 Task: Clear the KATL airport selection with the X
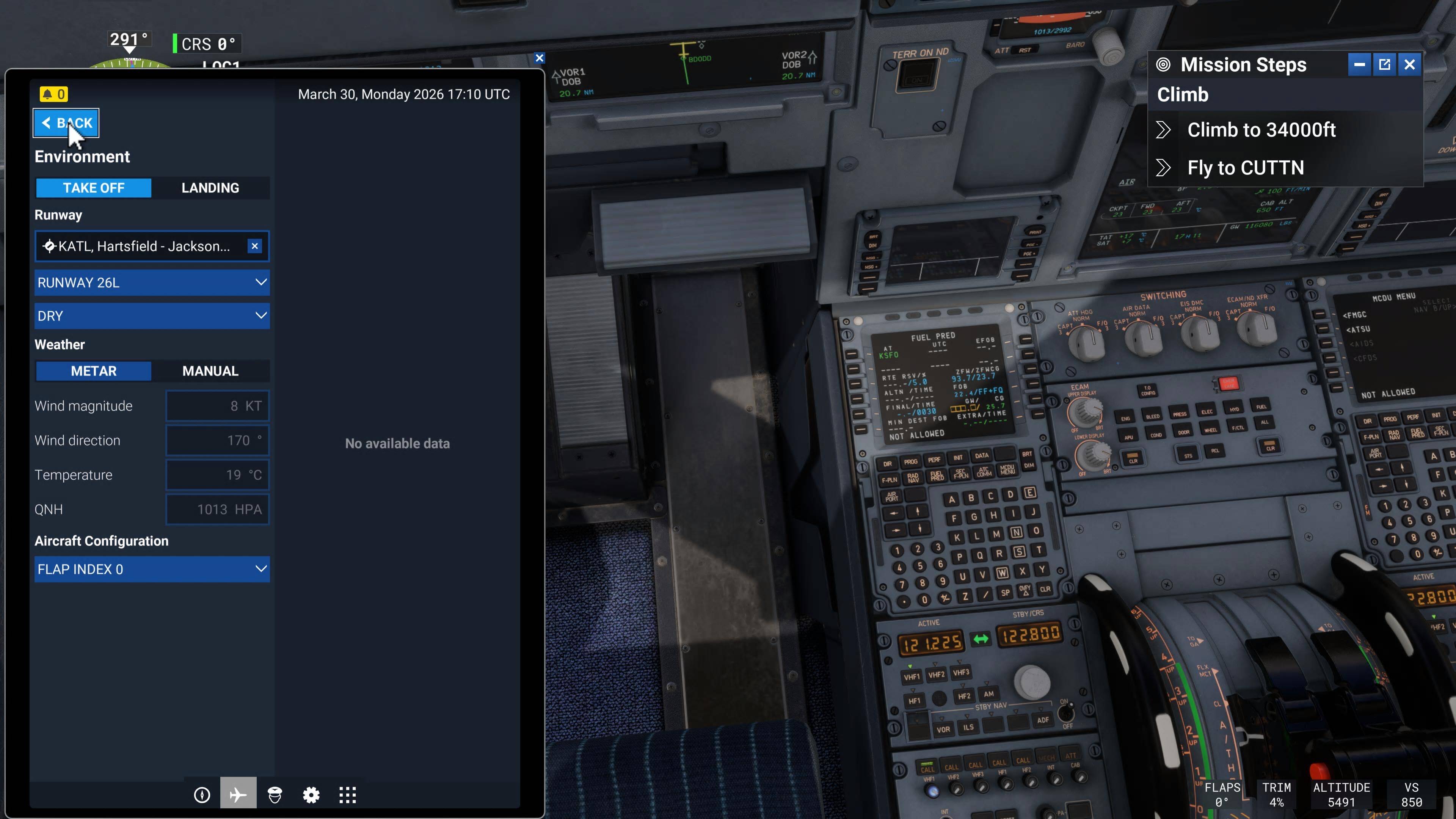point(255,246)
